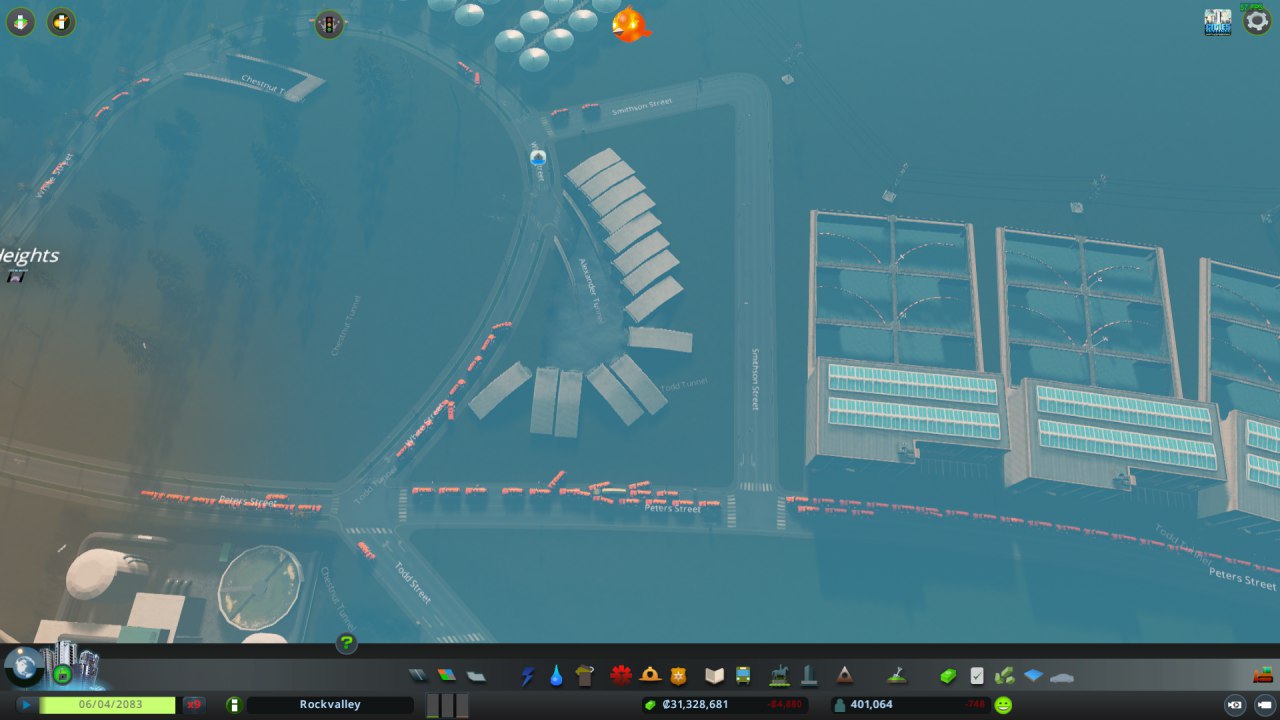Open the Electricity build menu
Viewport: 1280px width, 720px height.
click(x=527, y=676)
